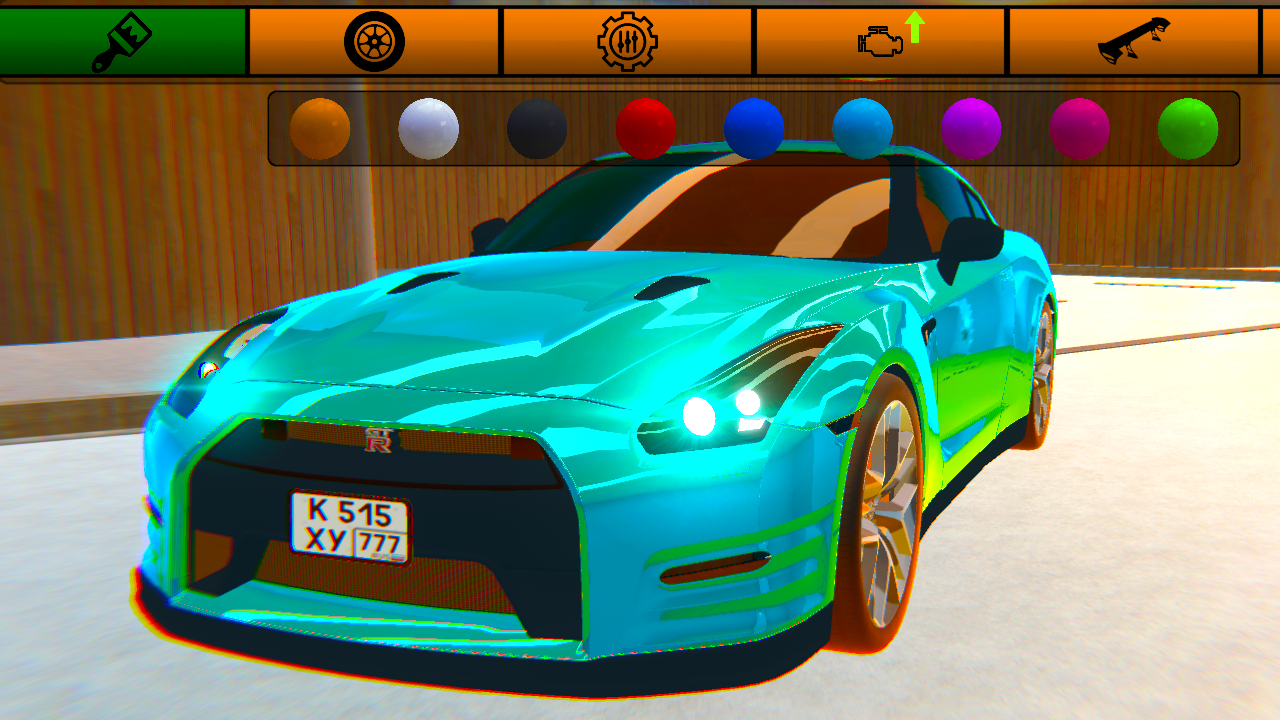Select the light blue paint color
Viewport: 1280px width, 720px height.
pos(864,128)
